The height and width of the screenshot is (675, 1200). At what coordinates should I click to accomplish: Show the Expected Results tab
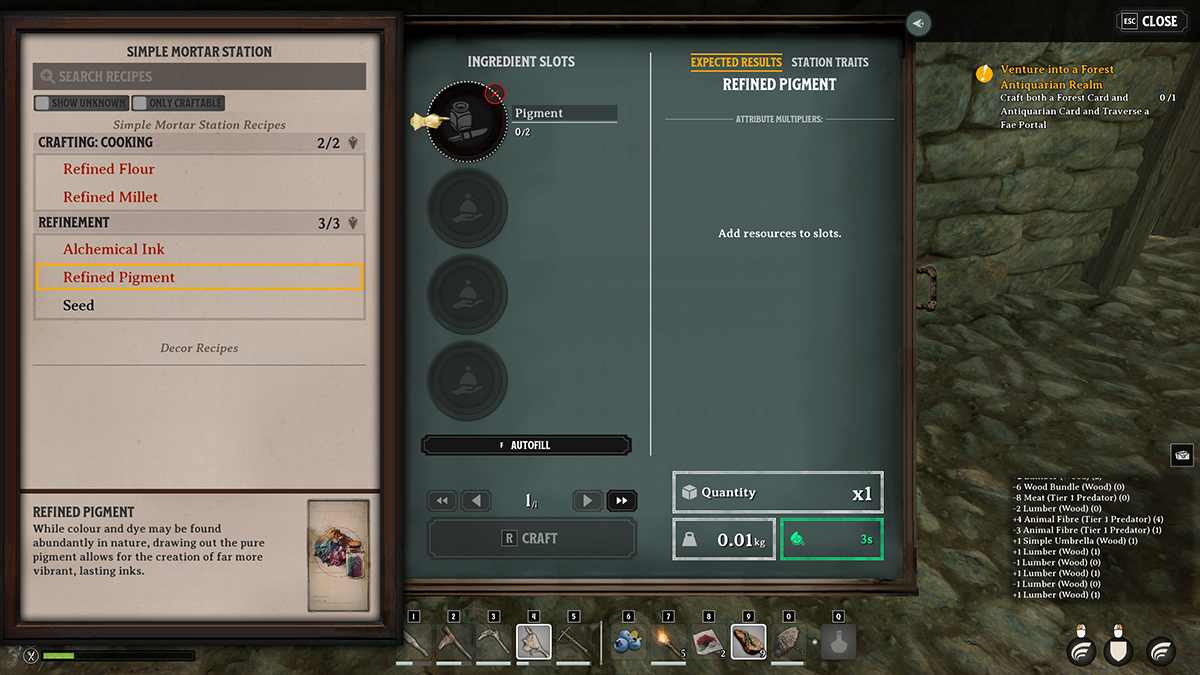[736, 62]
